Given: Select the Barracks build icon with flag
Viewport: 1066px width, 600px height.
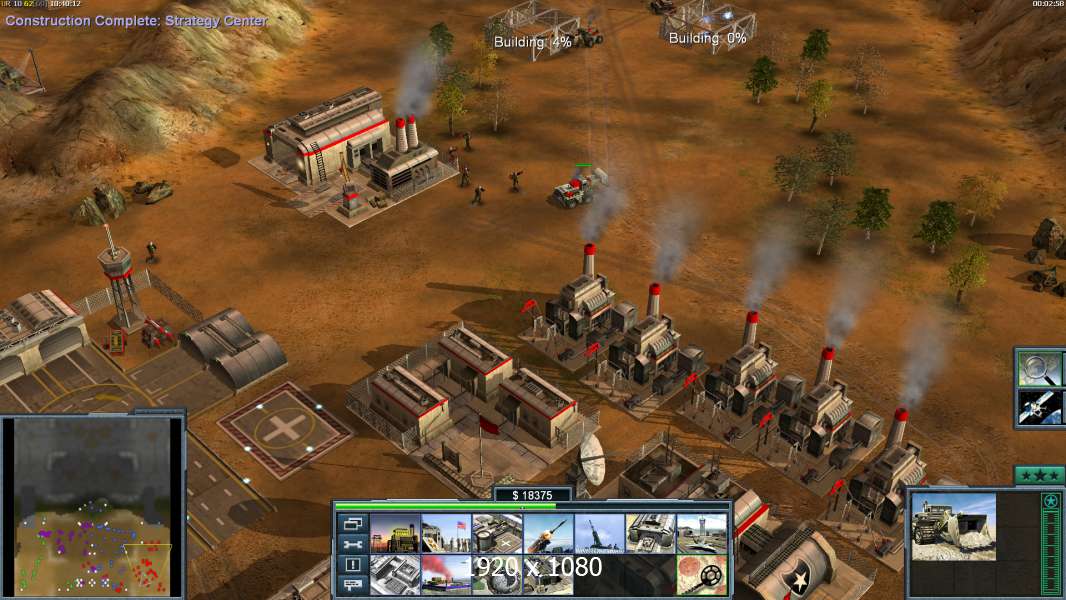Looking at the screenshot, I should click(x=446, y=533).
